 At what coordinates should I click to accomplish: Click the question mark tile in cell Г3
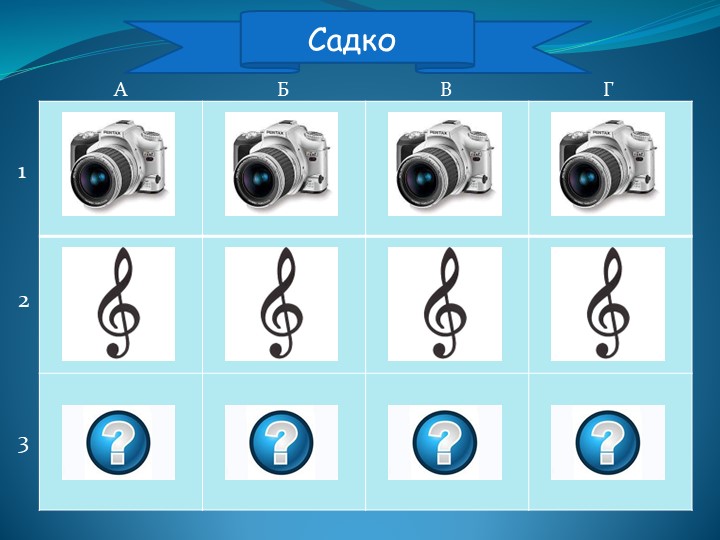607,443
